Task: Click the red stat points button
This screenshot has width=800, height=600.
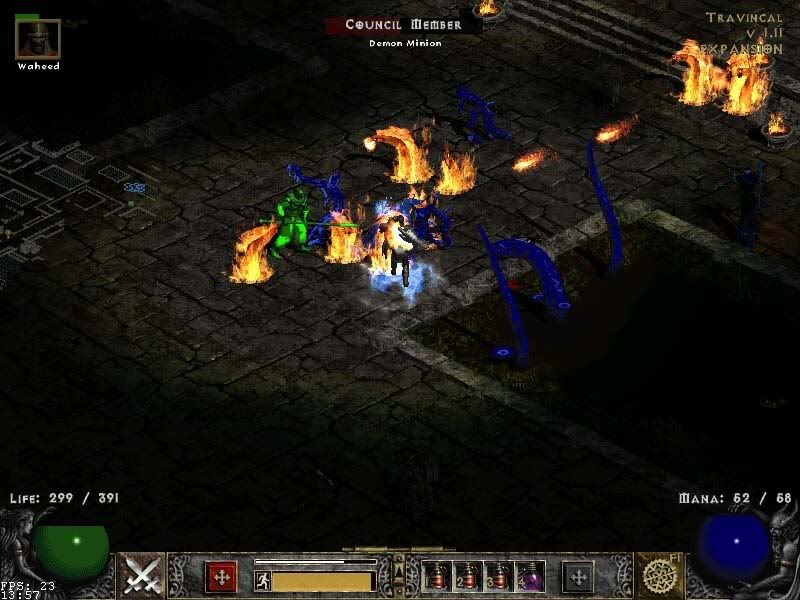Action: click(x=221, y=577)
